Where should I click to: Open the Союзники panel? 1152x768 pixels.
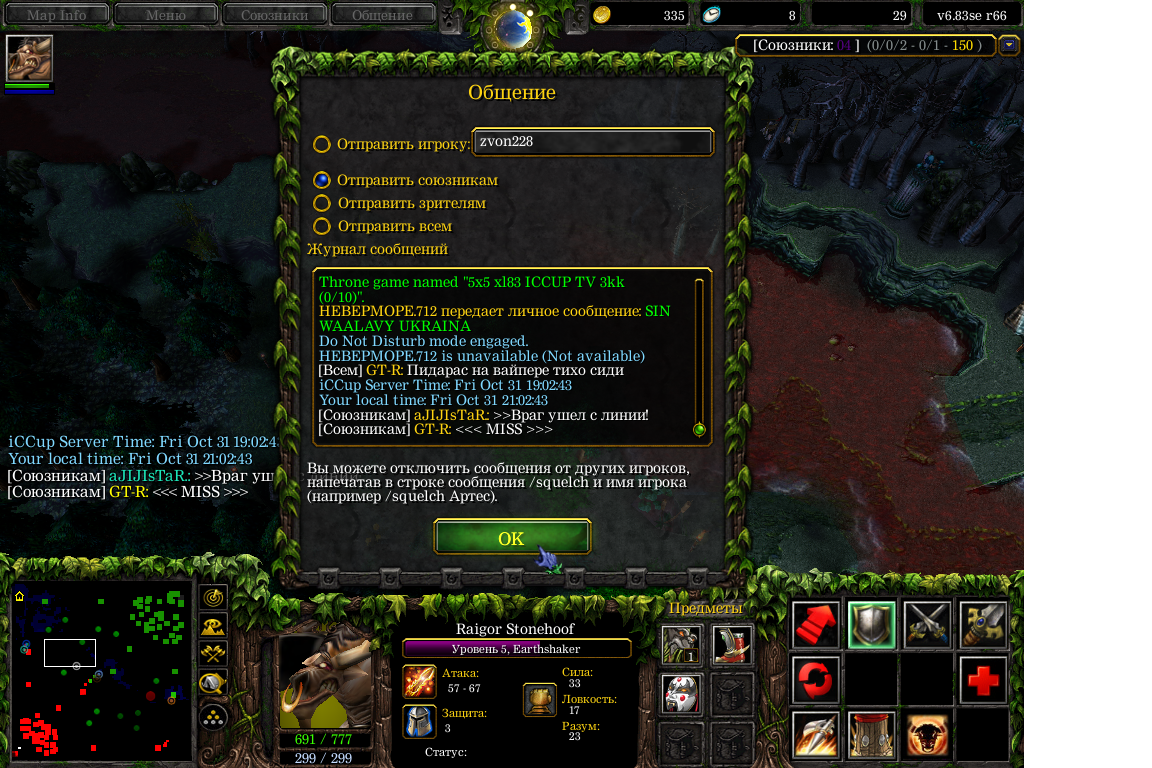[x=274, y=15]
